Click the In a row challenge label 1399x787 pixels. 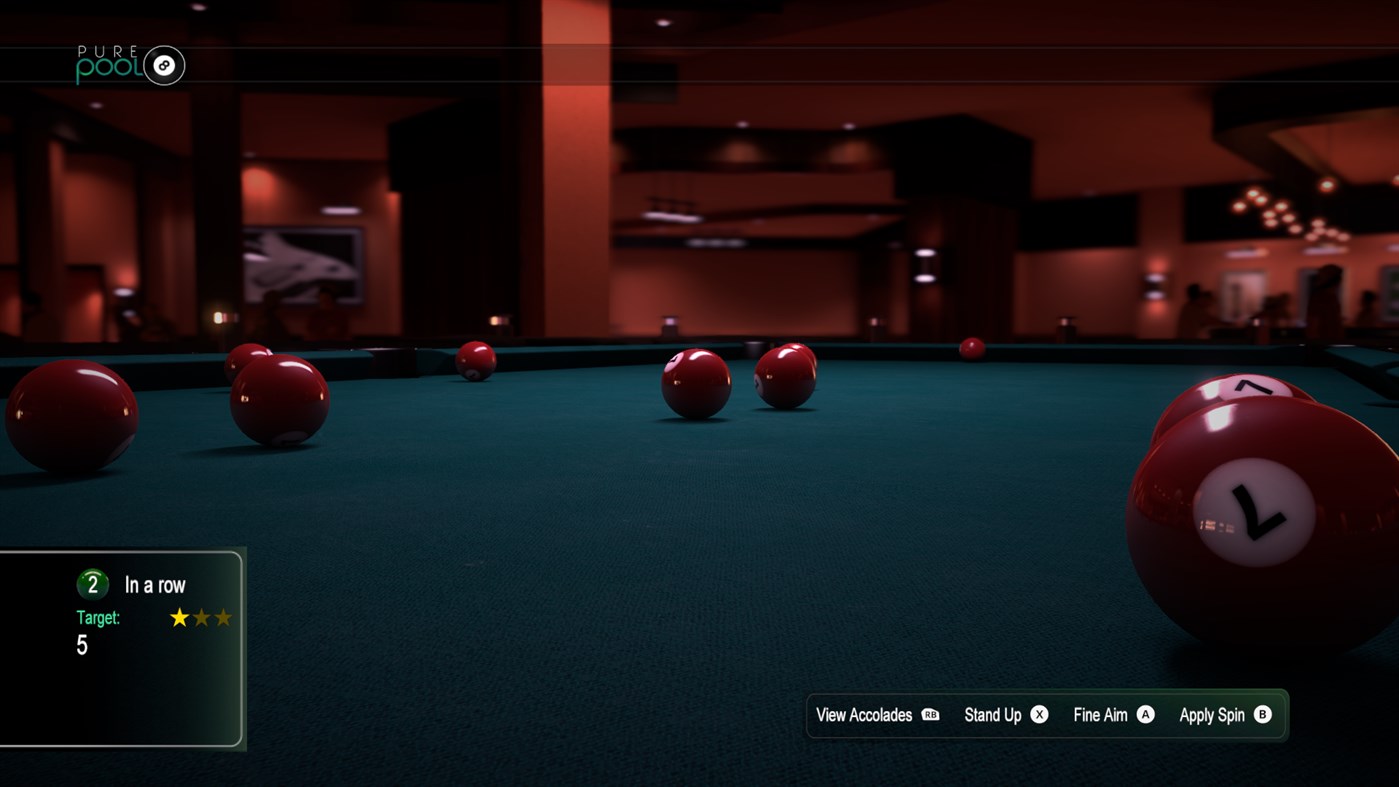coord(155,583)
